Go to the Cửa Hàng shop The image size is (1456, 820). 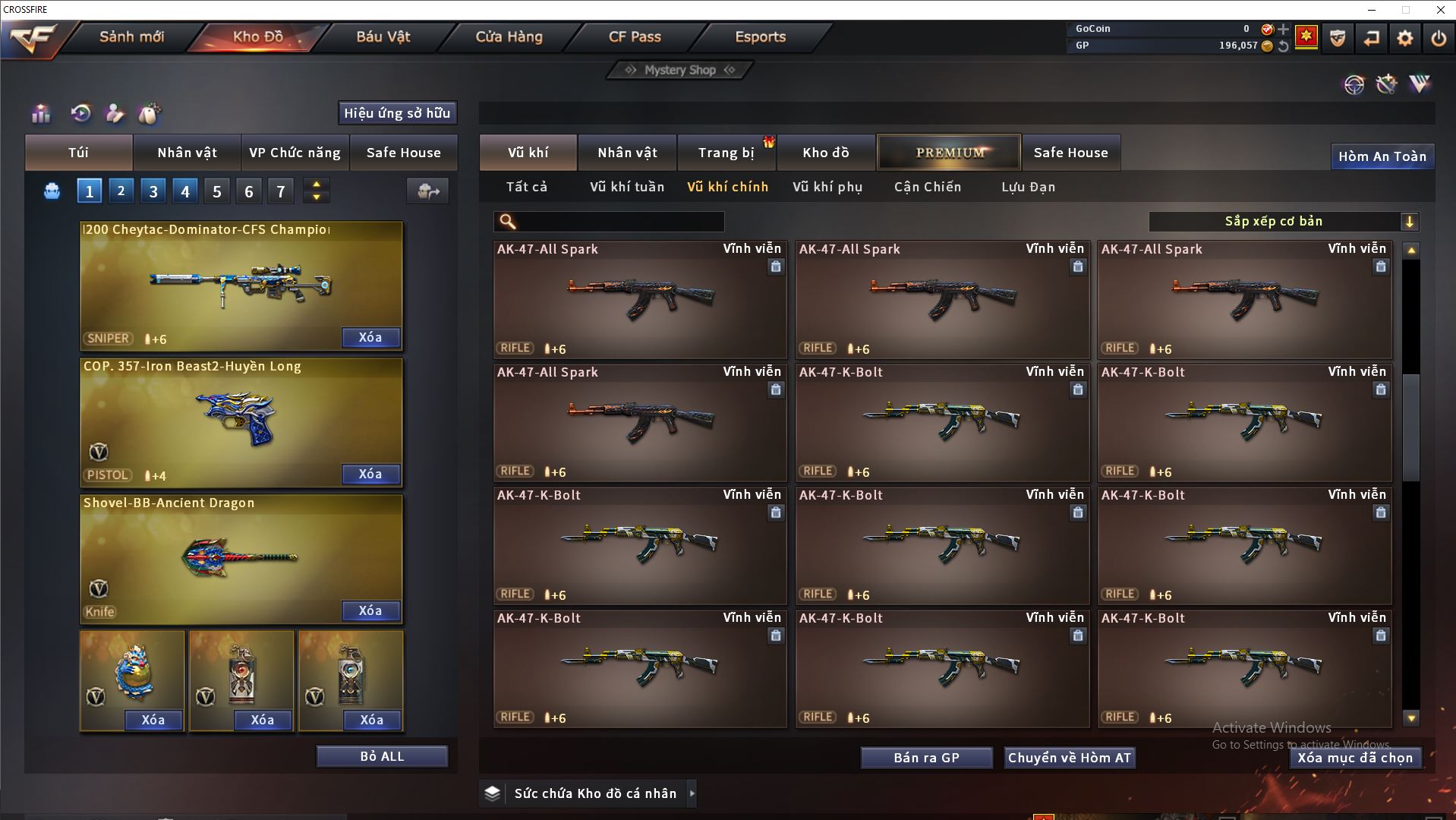(x=509, y=36)
